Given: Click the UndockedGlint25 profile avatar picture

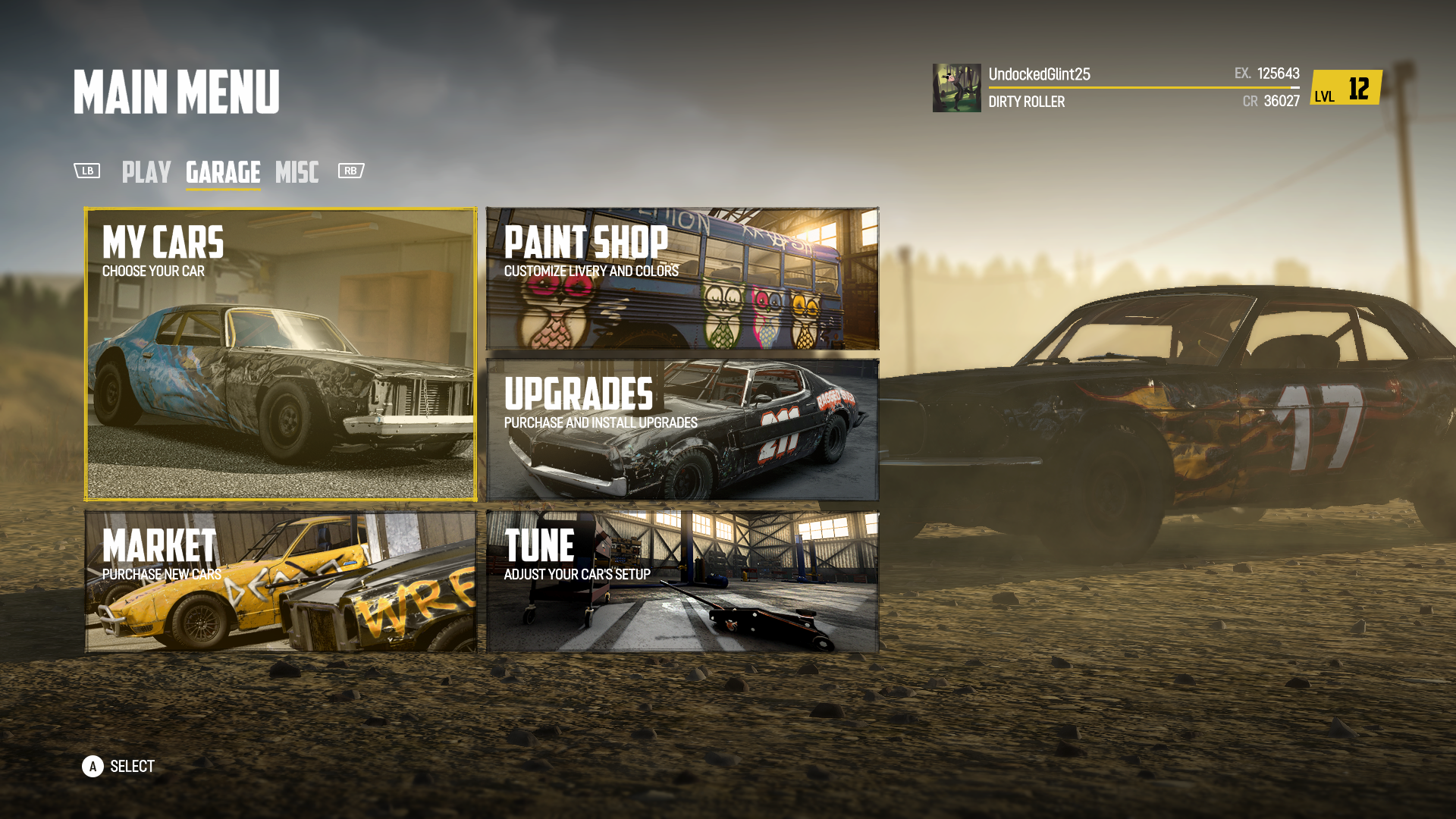Looking at the screenshot, I should point(957,86).
